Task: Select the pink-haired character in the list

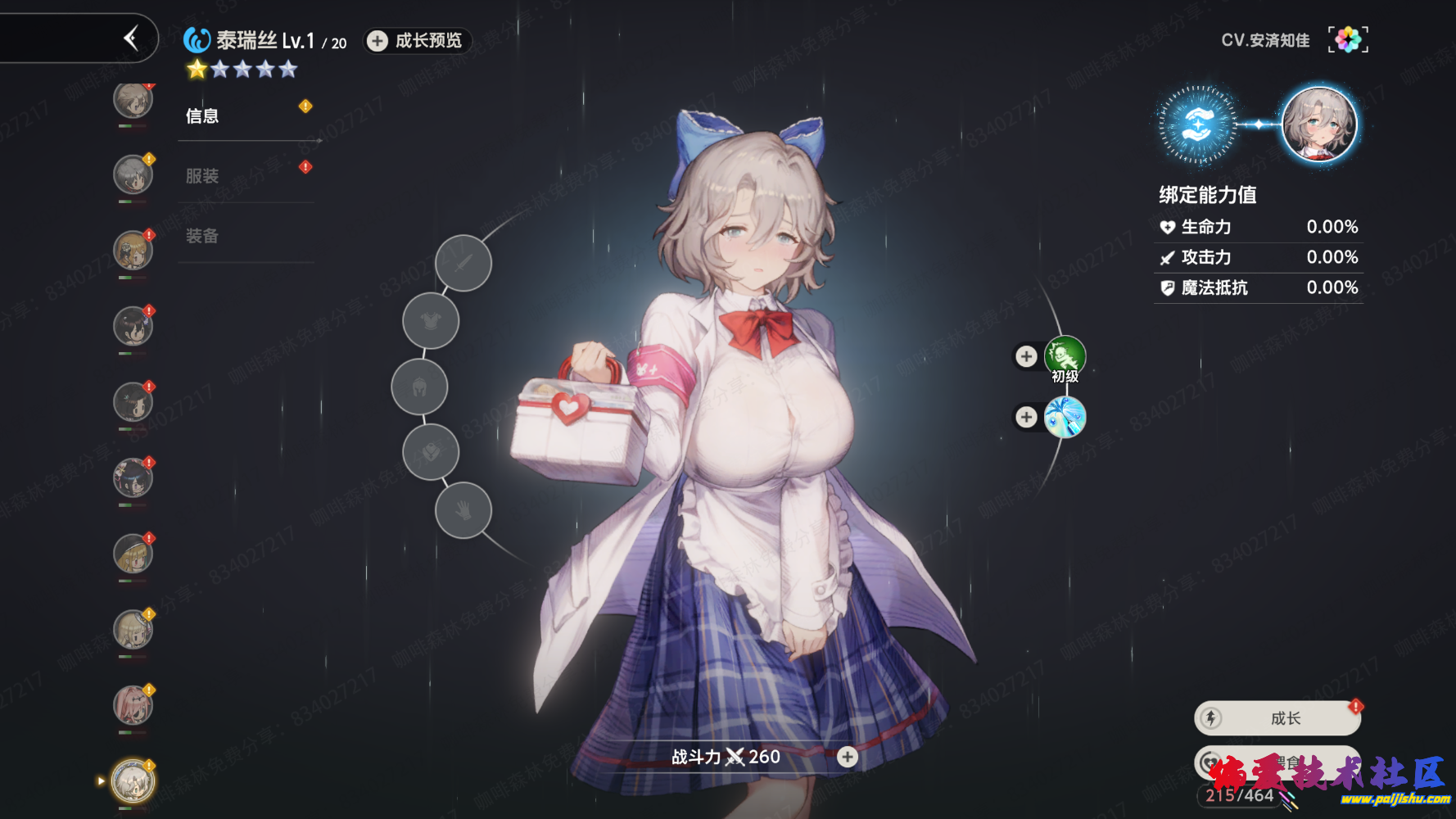Action: click(133, 706)
